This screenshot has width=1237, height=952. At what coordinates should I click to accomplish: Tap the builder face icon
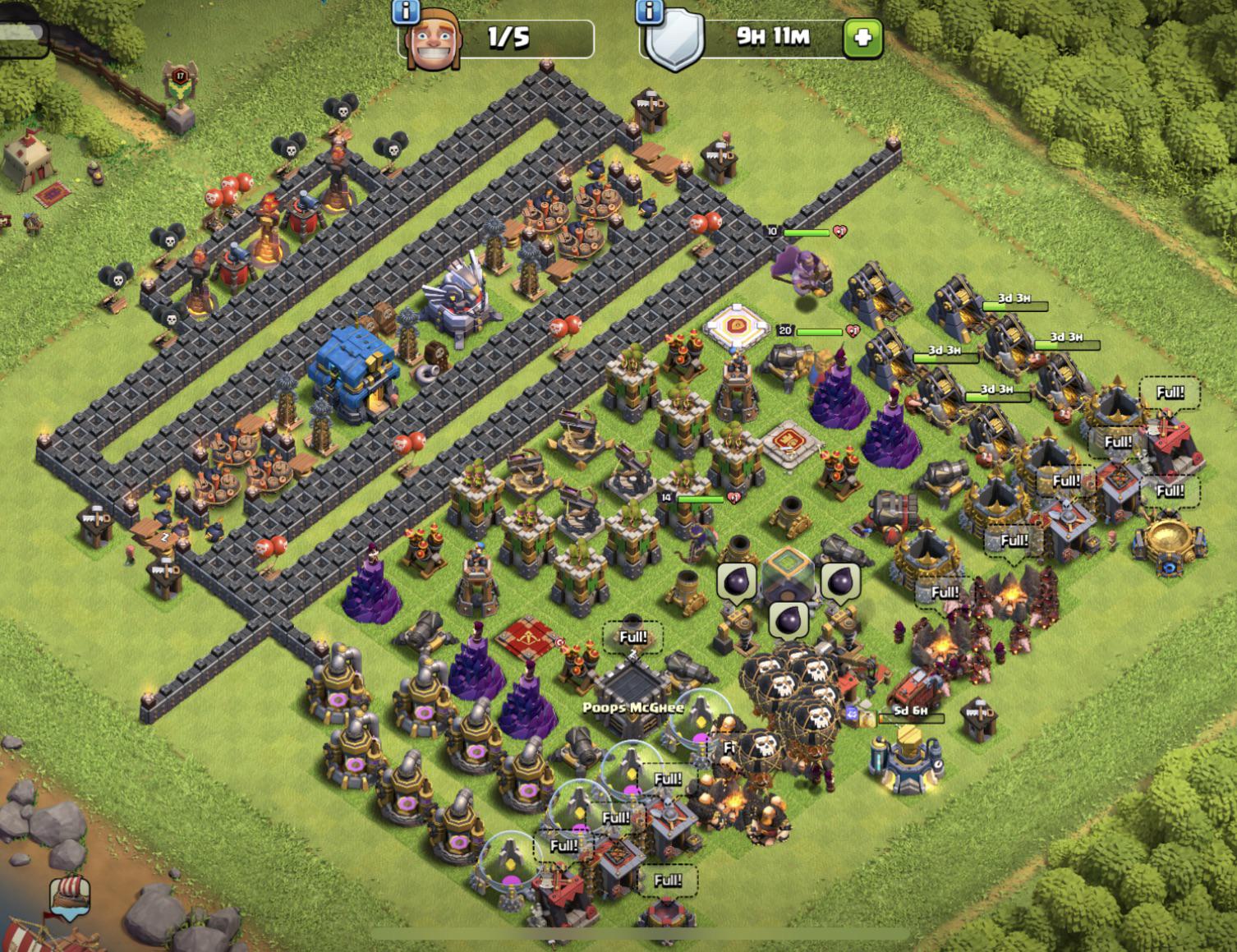click(432, 44)
